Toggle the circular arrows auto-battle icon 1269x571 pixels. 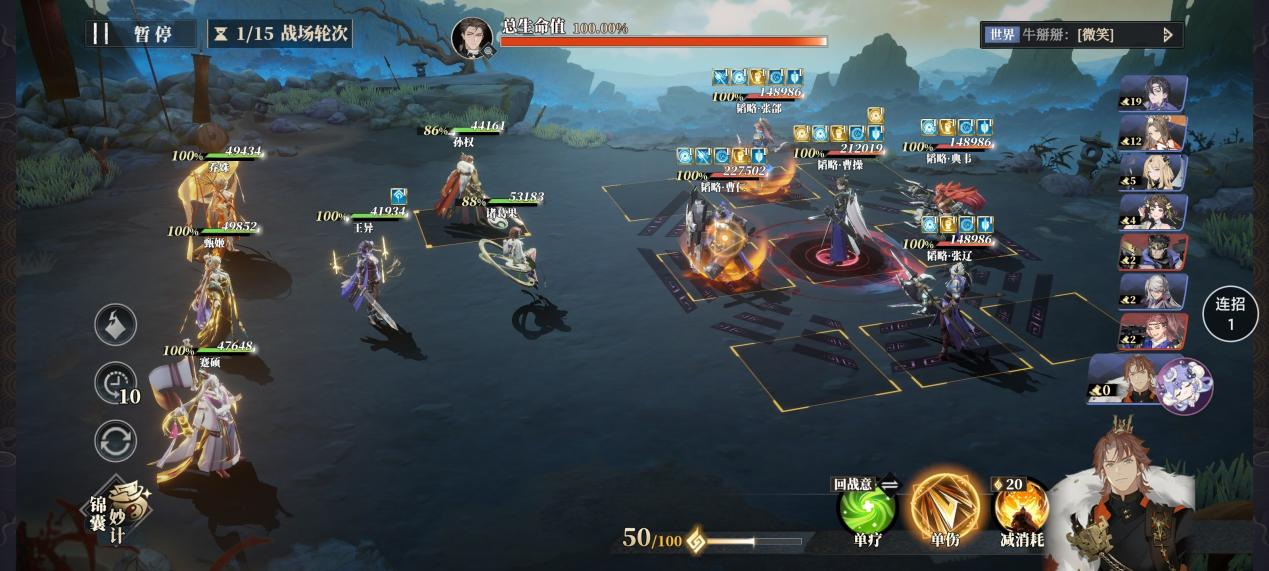116,441
